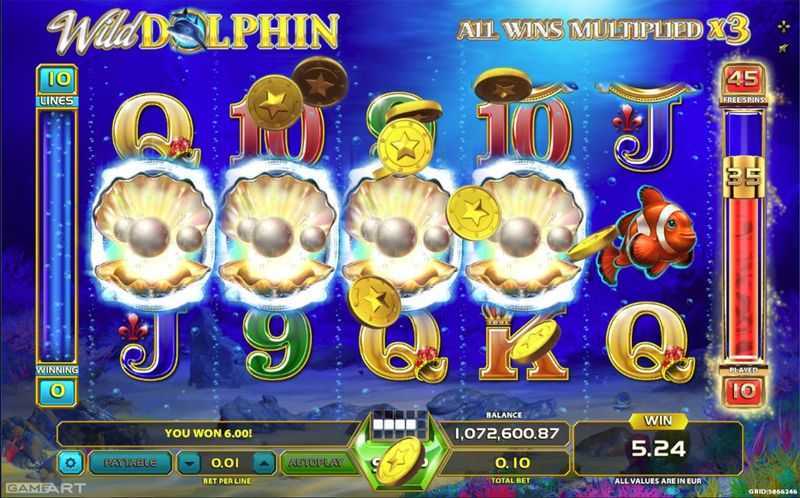Image resolution: width=800 pixels, height=498 pixels.
Task: Start Autoplay
Action: [x=313, y=464]
